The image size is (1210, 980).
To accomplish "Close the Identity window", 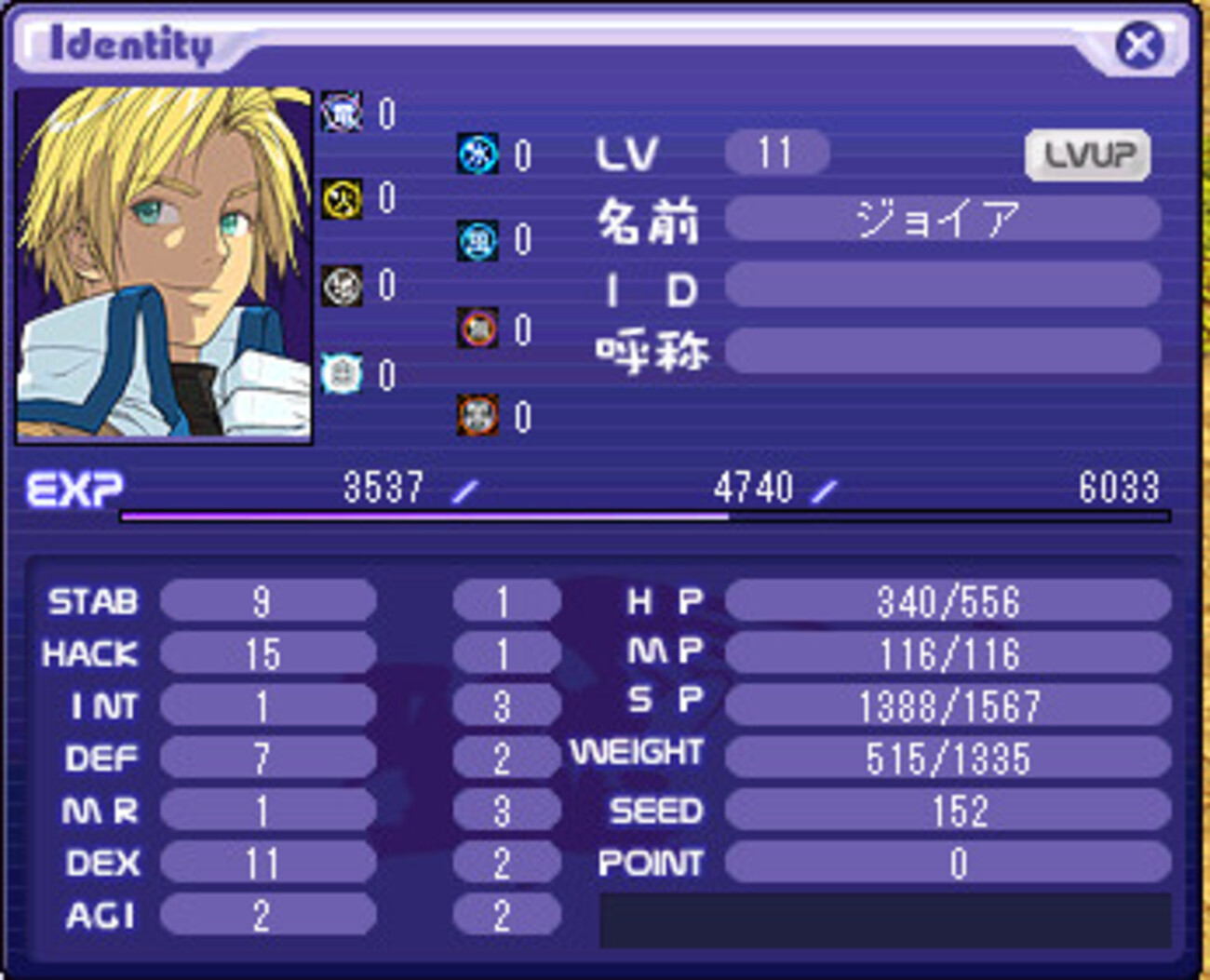I will point(1138,45).
